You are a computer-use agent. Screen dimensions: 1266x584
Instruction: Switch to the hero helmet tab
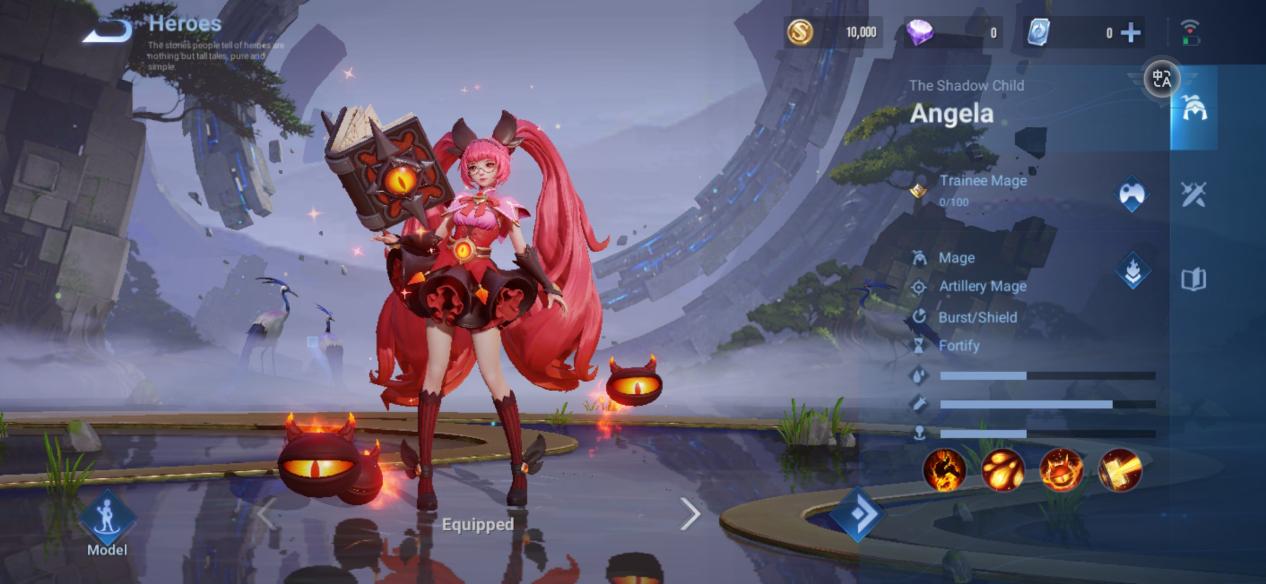click(x=1193, y=108)
